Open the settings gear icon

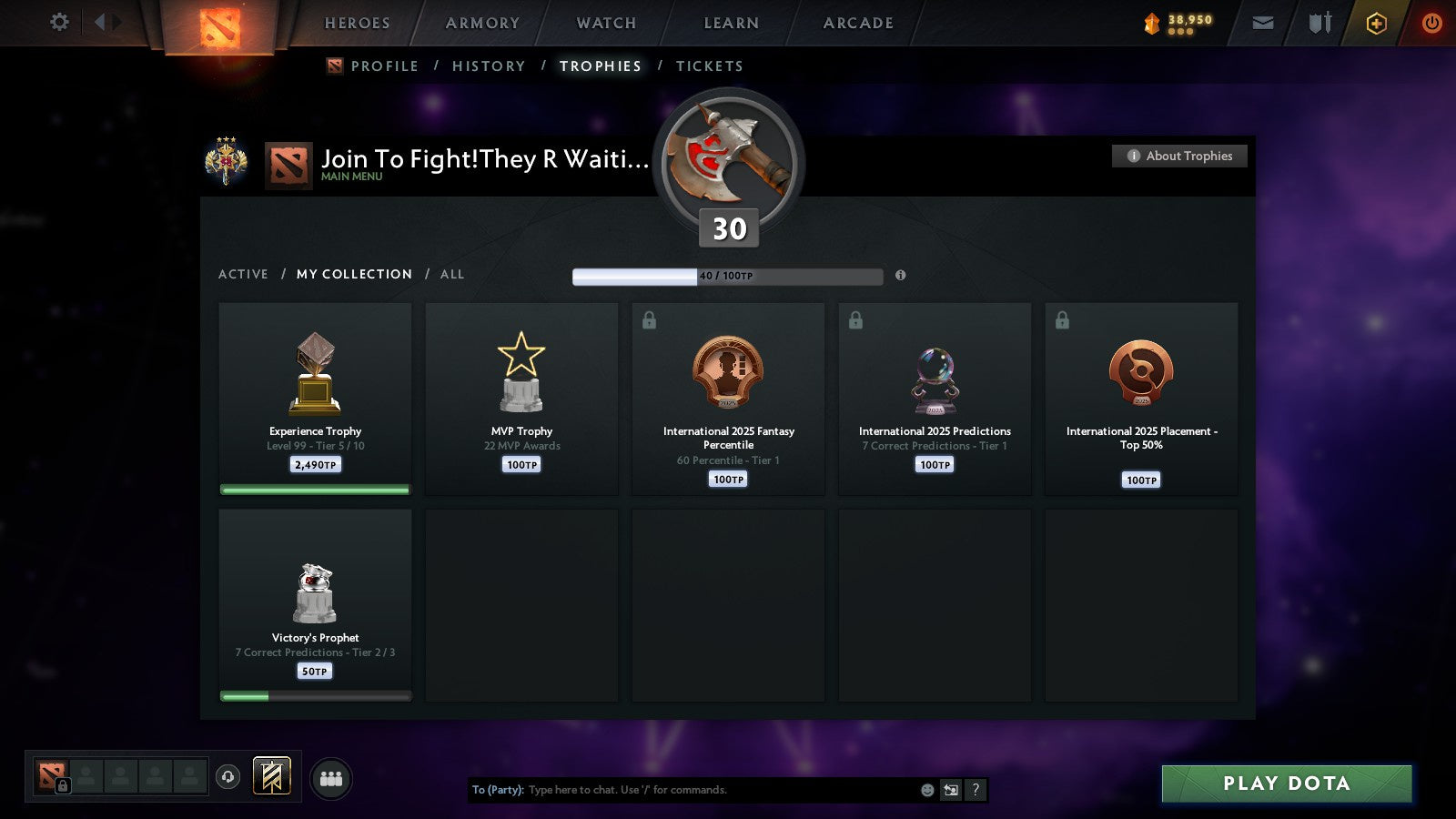point(59,23)
